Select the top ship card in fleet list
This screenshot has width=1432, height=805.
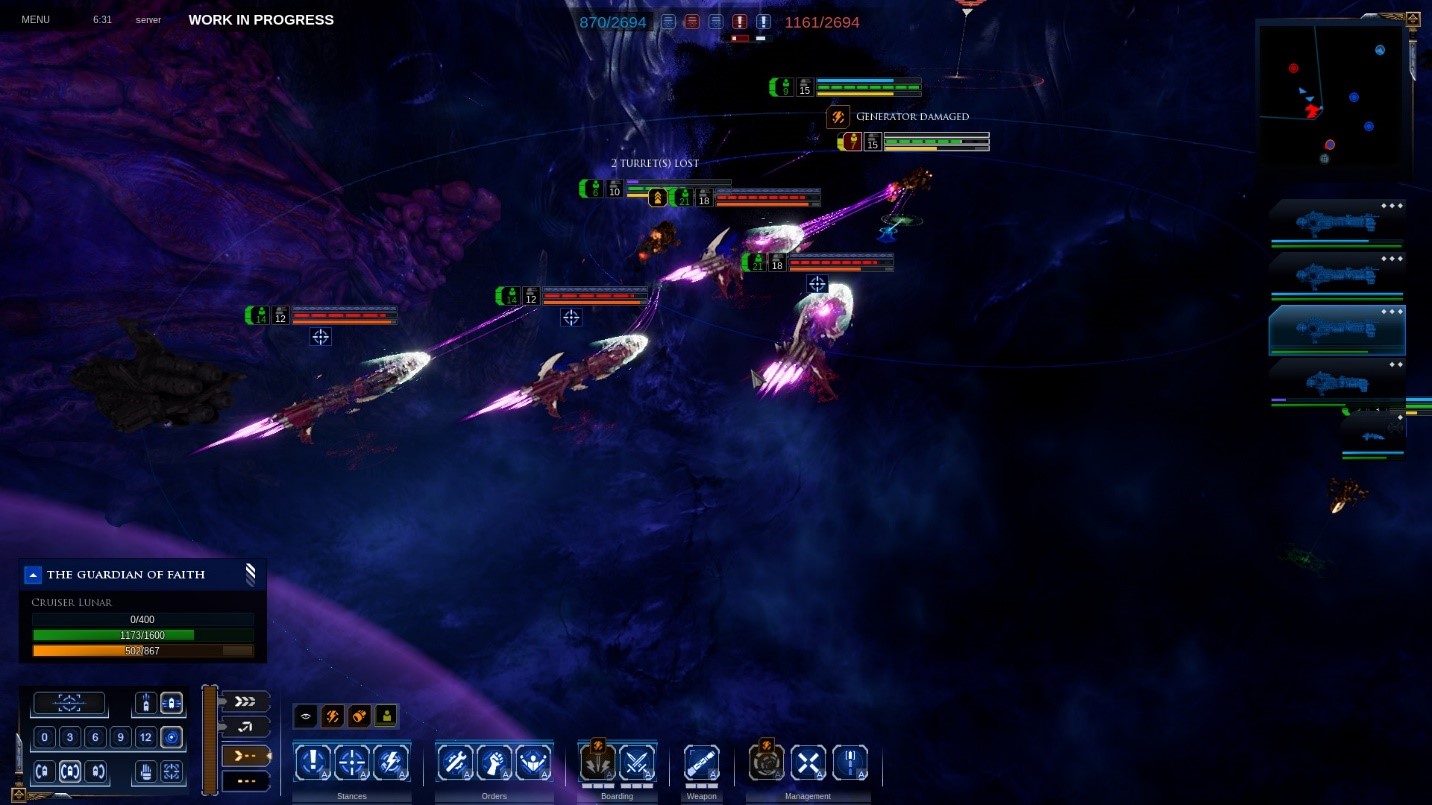pos(1337,222)
